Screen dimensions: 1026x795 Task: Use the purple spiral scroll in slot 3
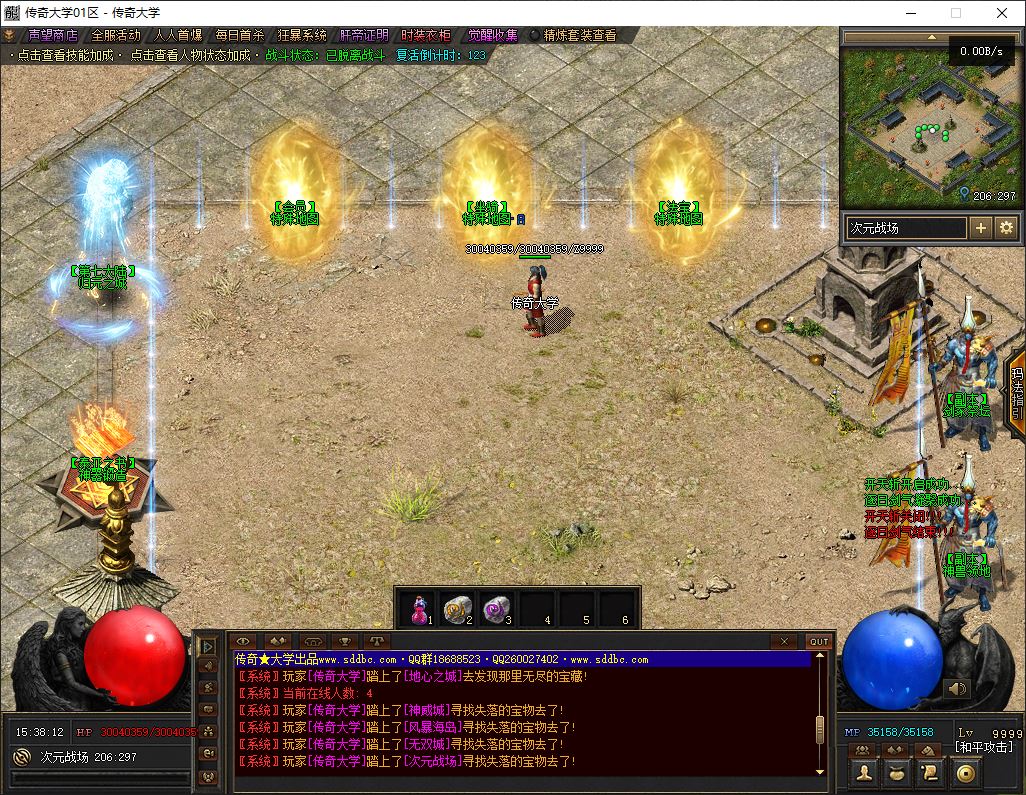(497, 606)
